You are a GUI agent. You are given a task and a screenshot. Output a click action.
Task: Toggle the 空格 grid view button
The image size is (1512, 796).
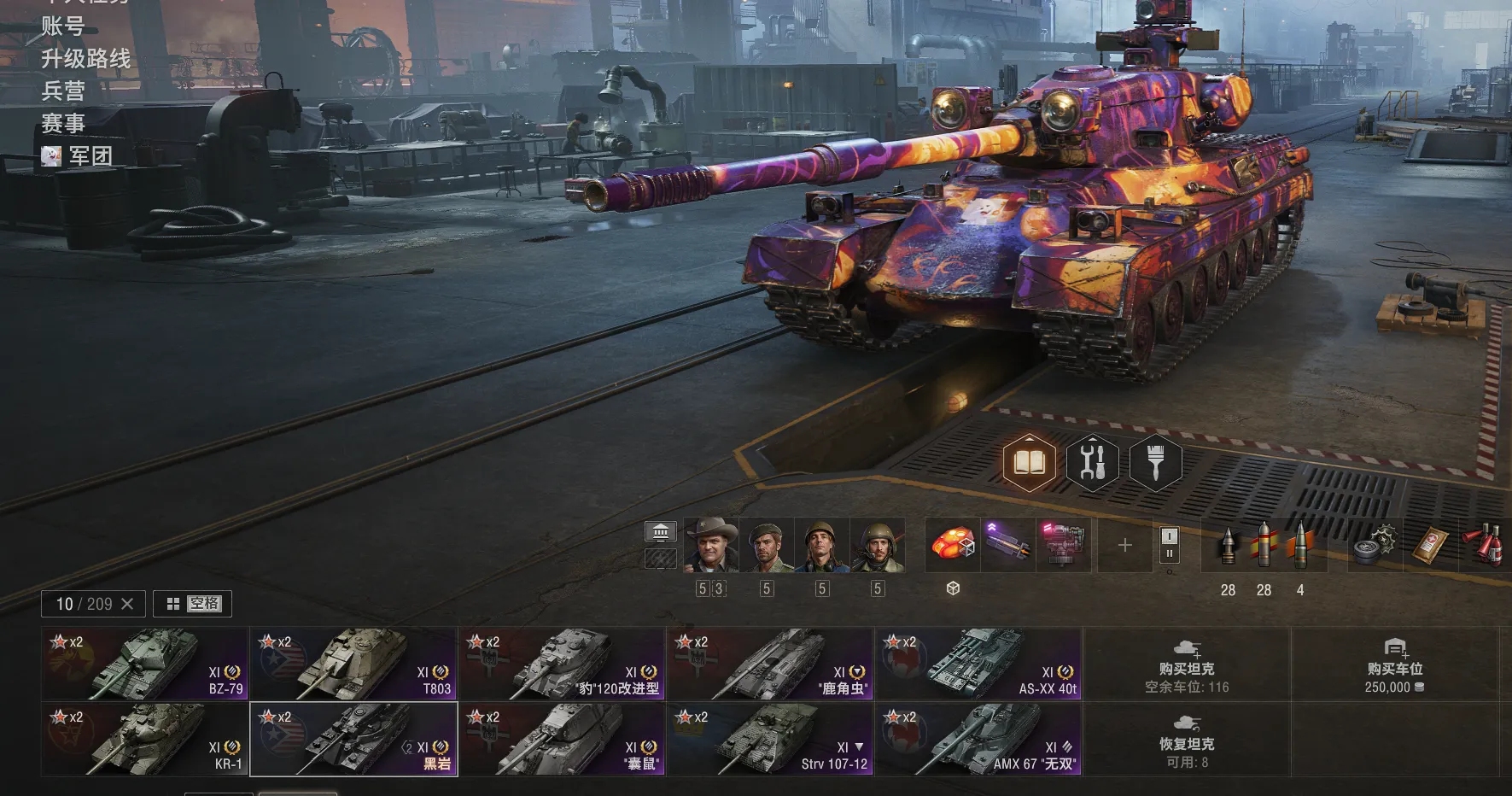pos(193,604)
